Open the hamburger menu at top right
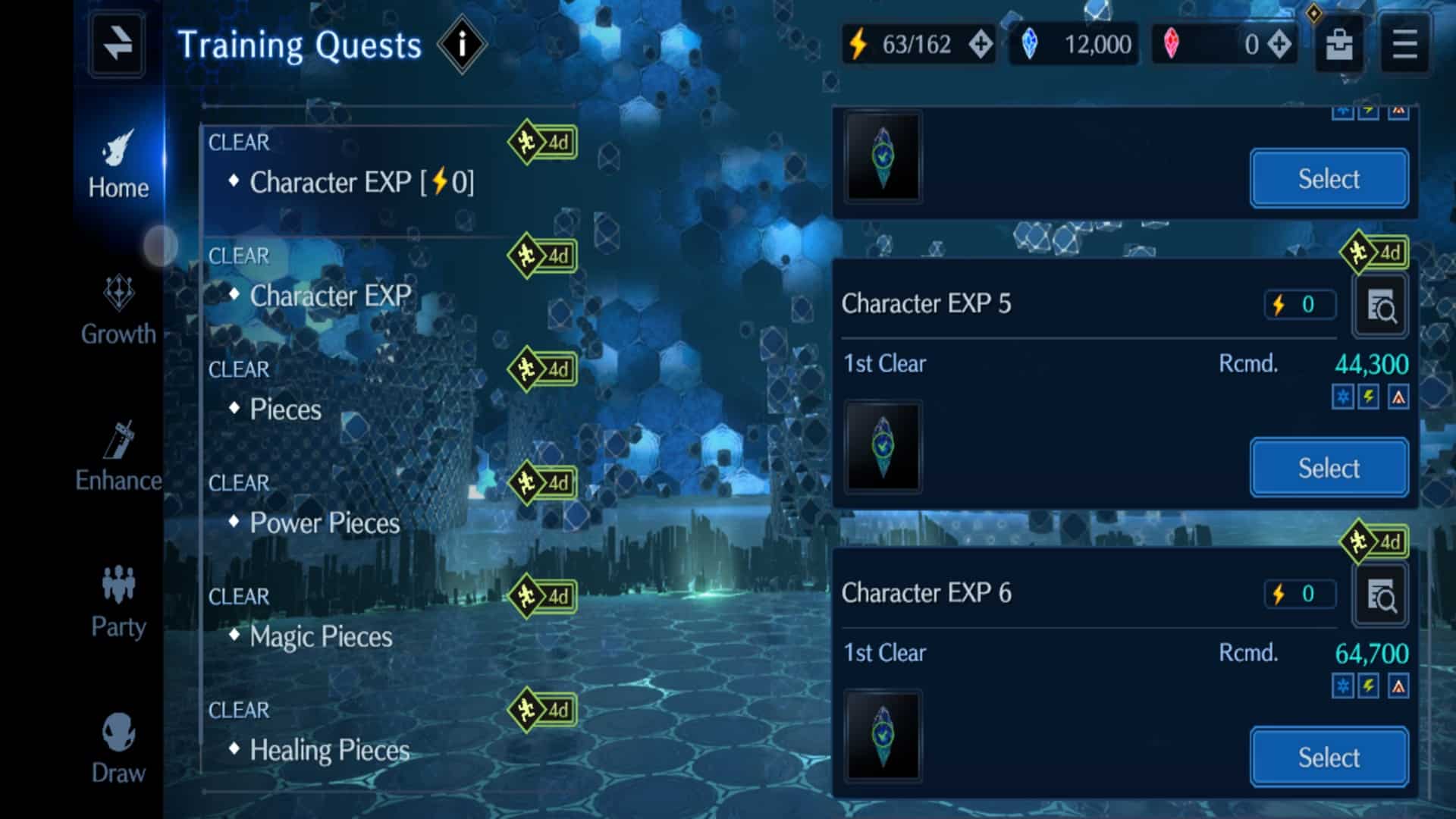Viewport: 1456px width, 819px height. click(x=1404, y=44)
